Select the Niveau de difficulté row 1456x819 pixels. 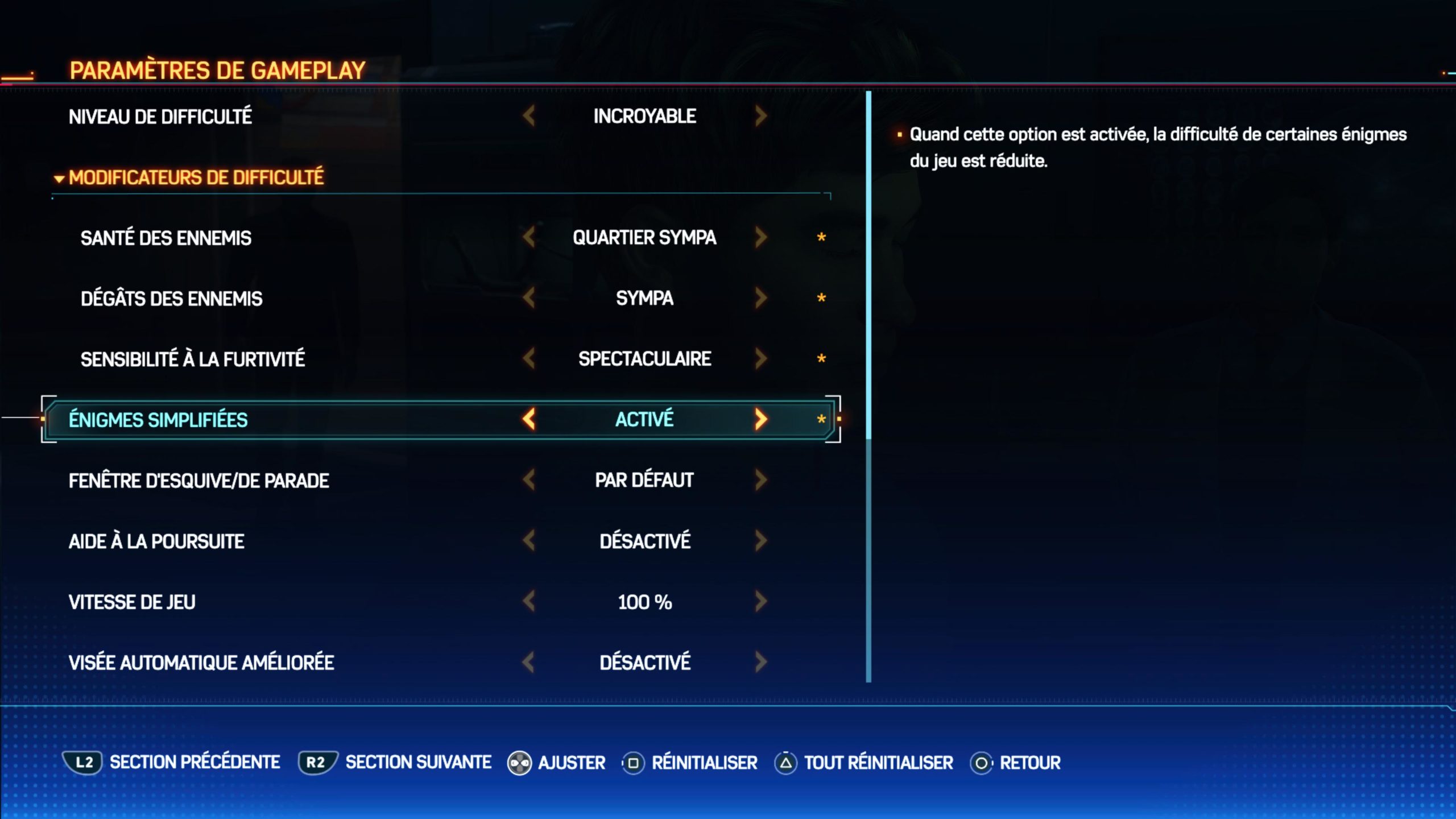pyautogui.click(x=160, y=117)
